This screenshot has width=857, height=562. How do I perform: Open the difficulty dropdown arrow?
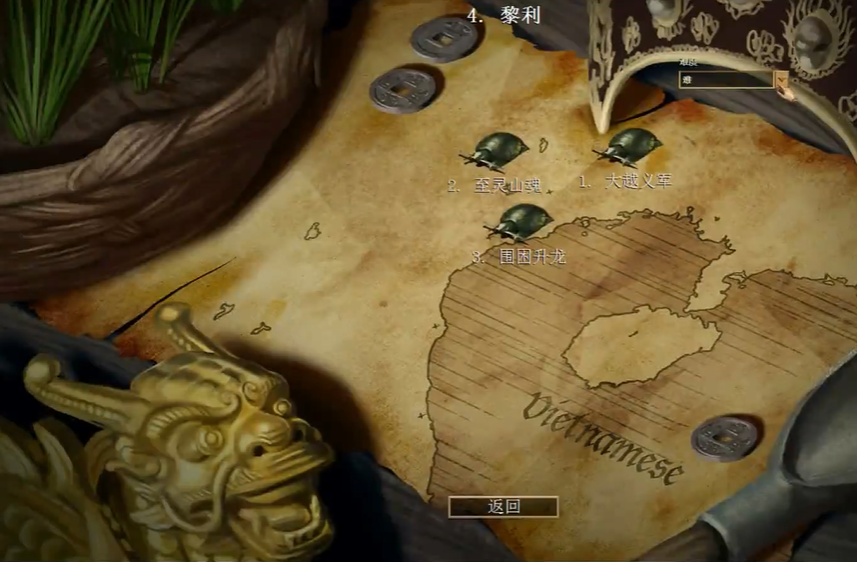click(781, 79)
